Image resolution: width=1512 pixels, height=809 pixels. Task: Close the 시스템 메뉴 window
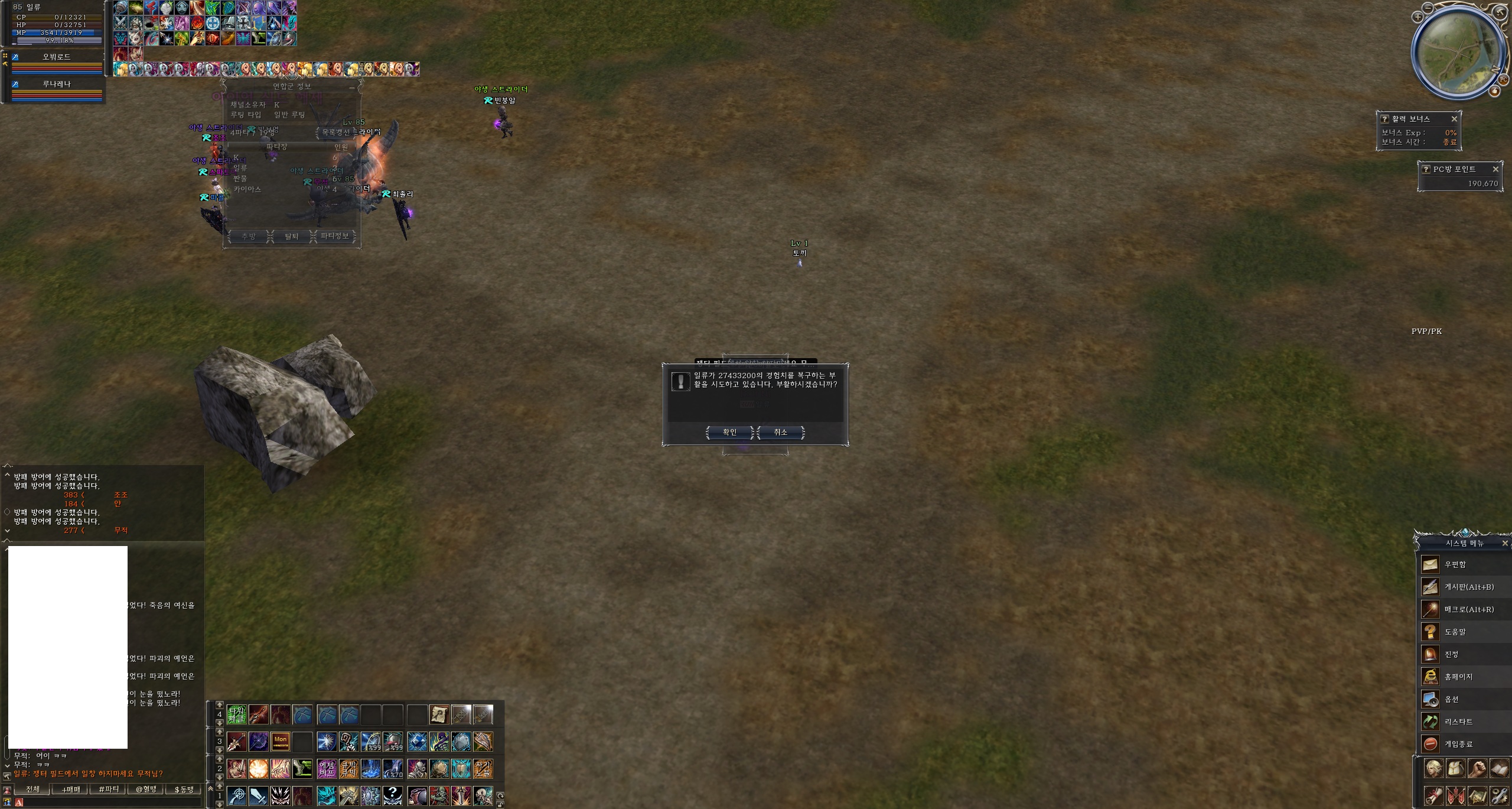[1504, 543]
